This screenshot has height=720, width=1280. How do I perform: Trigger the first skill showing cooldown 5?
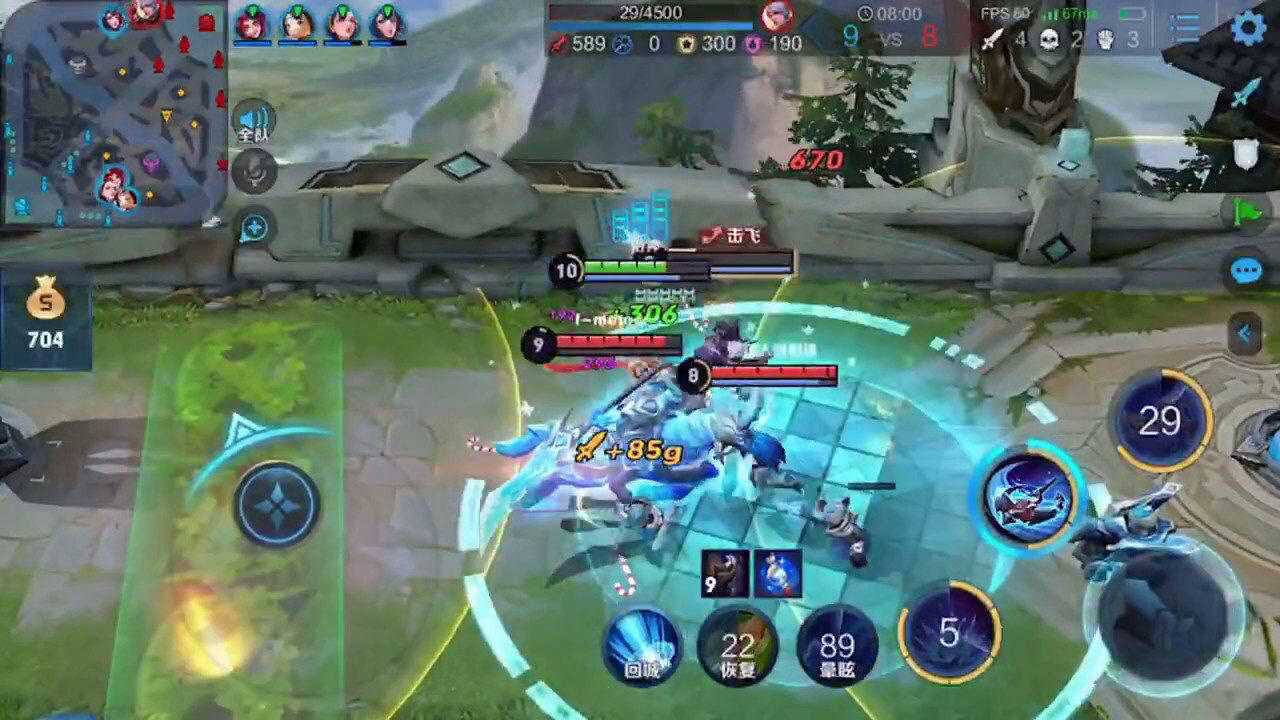pyautogui.click(x=949, y=632)
